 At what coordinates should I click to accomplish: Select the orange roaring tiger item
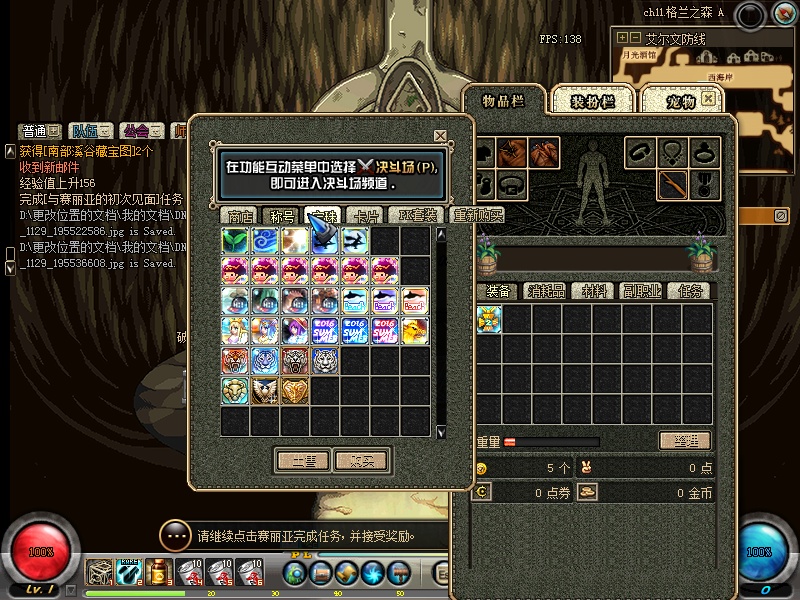(x=235, y=361)
